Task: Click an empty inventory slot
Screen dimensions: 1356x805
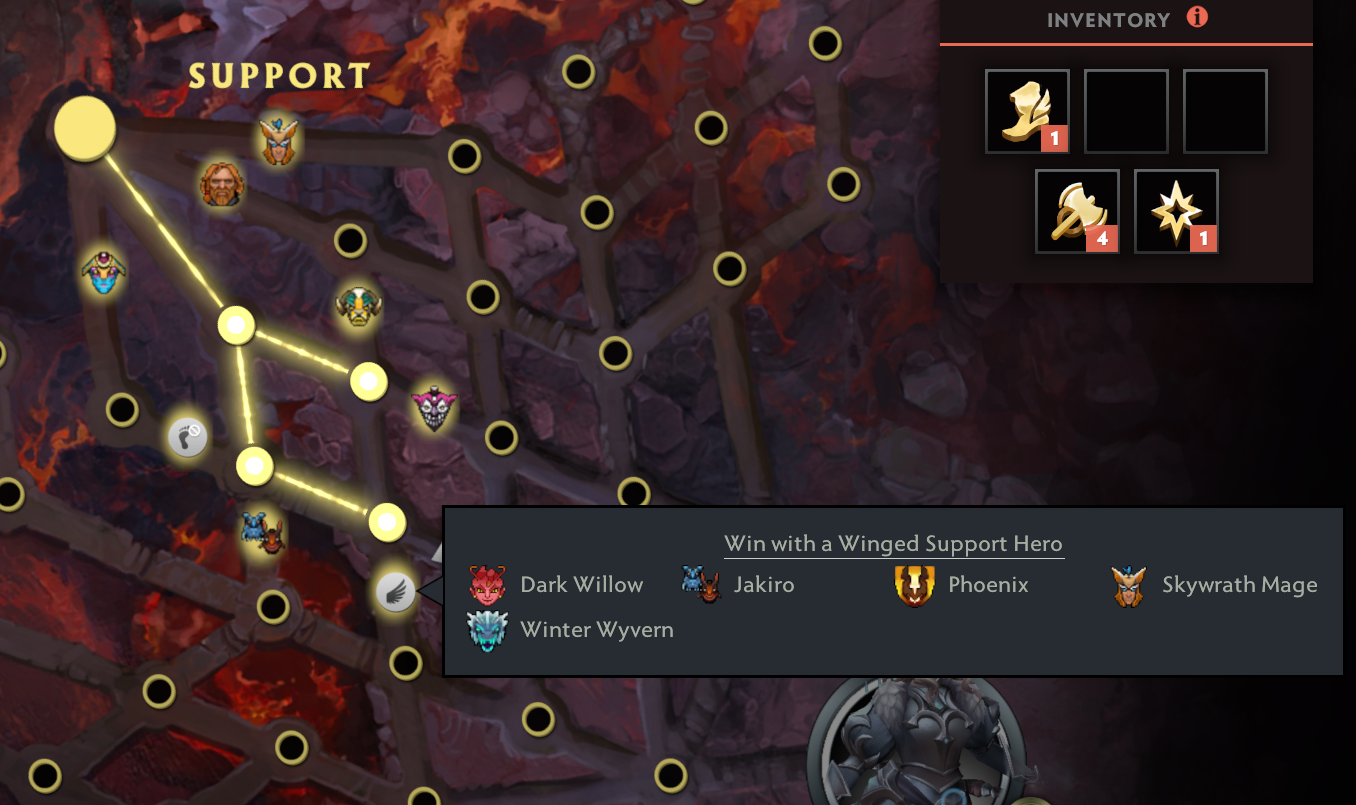Action: pyautogui.click(x=1126, y=110)
